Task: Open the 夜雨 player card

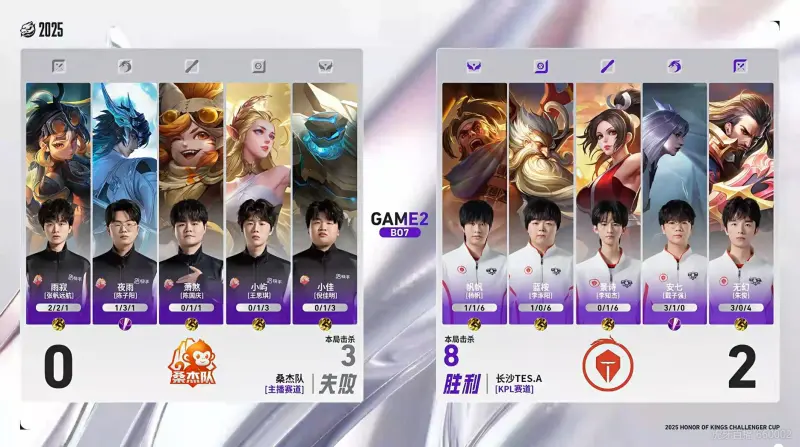Action: [125, 200]
